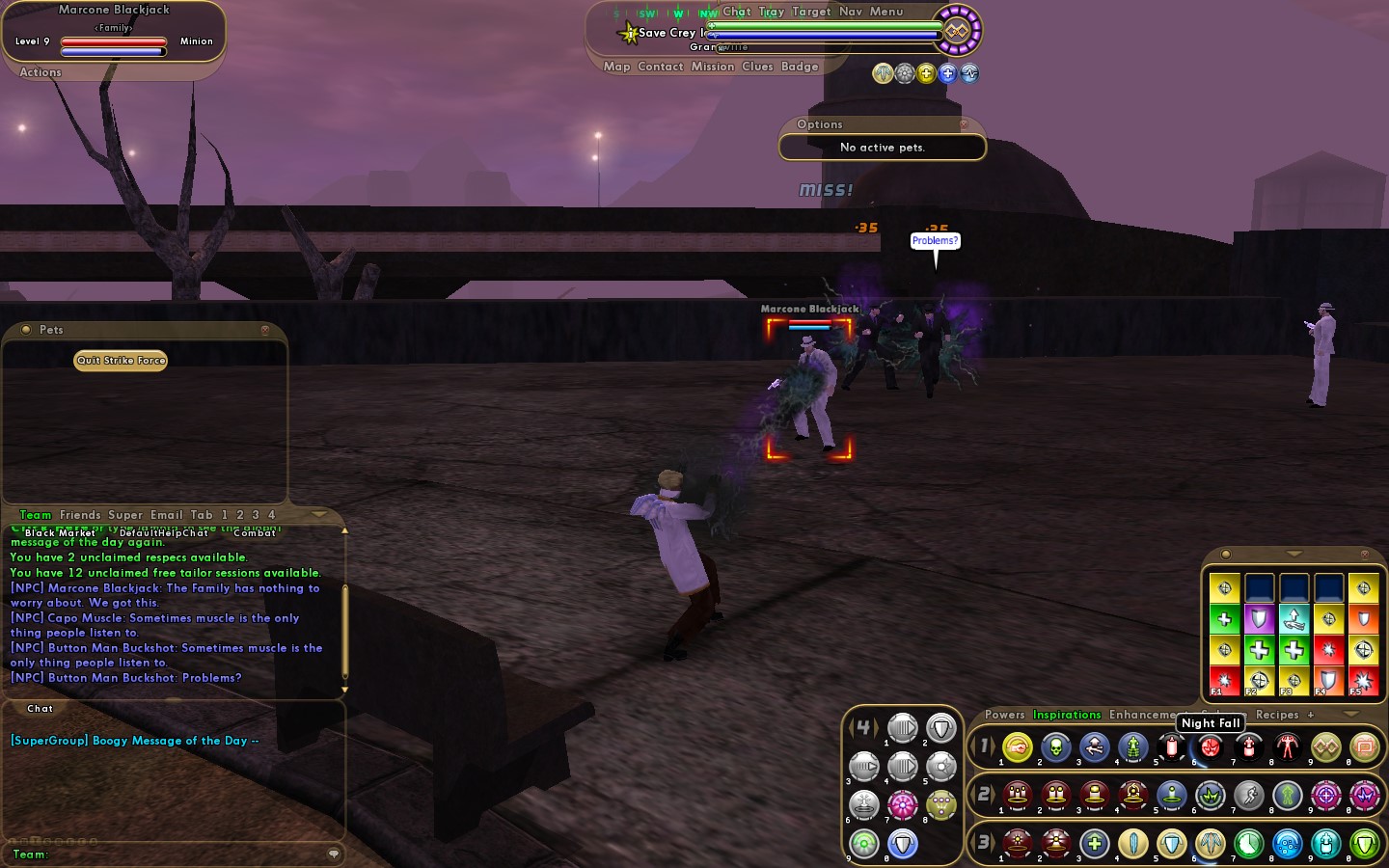Open the Powers tab
Screen dimensions: 1389x868
[x=1004, y=715]
